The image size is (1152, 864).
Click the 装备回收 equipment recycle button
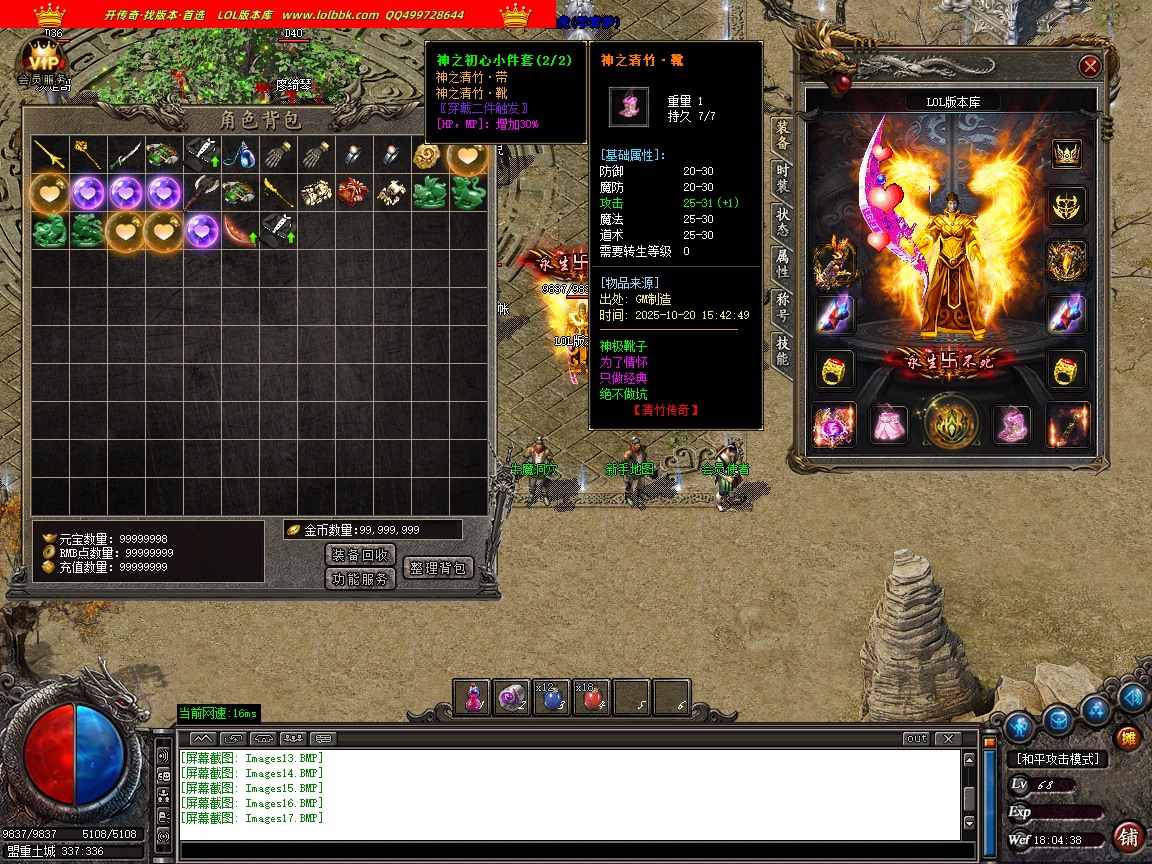(361, 555)
